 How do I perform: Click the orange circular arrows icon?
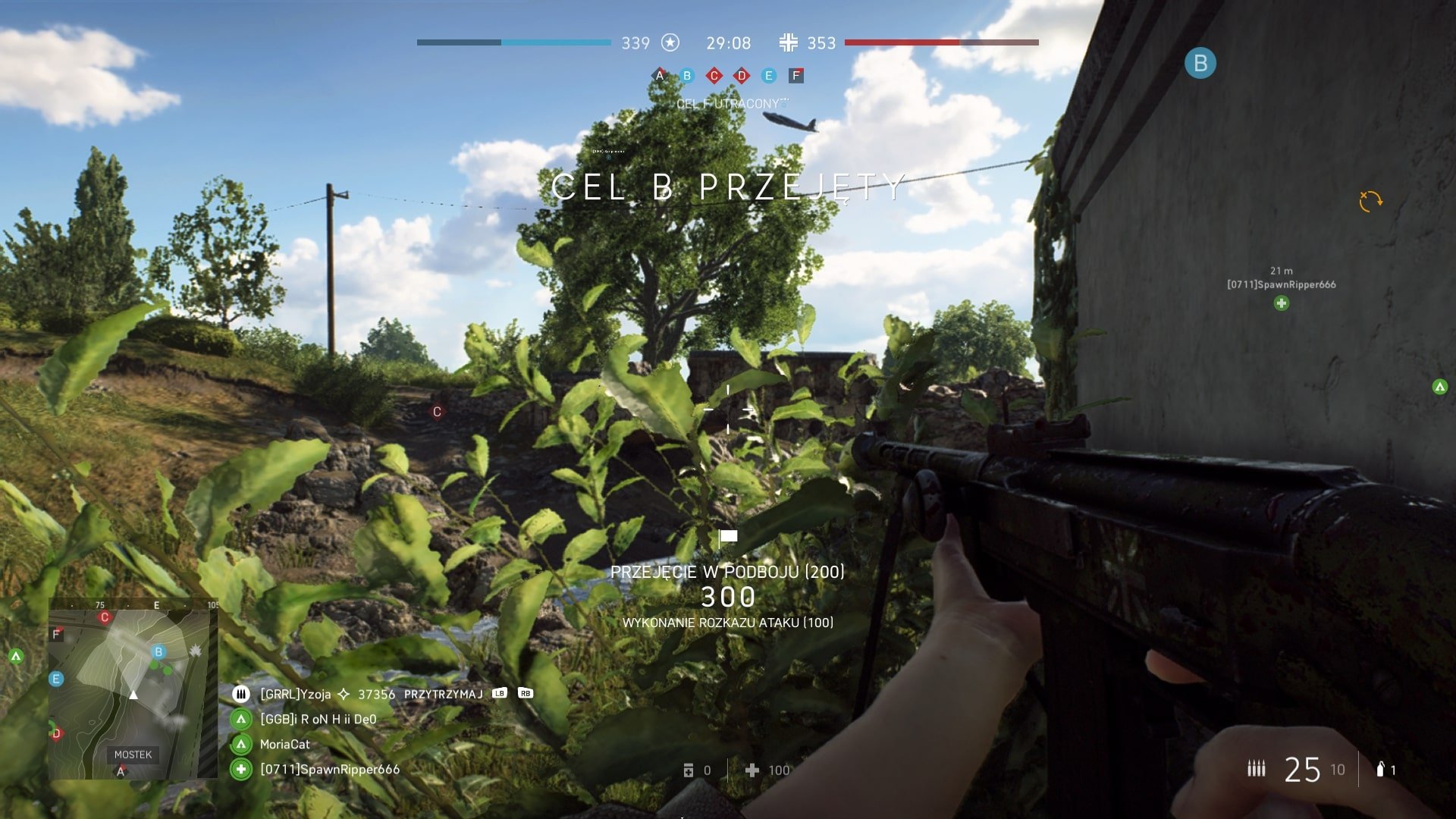[1370, 201]
